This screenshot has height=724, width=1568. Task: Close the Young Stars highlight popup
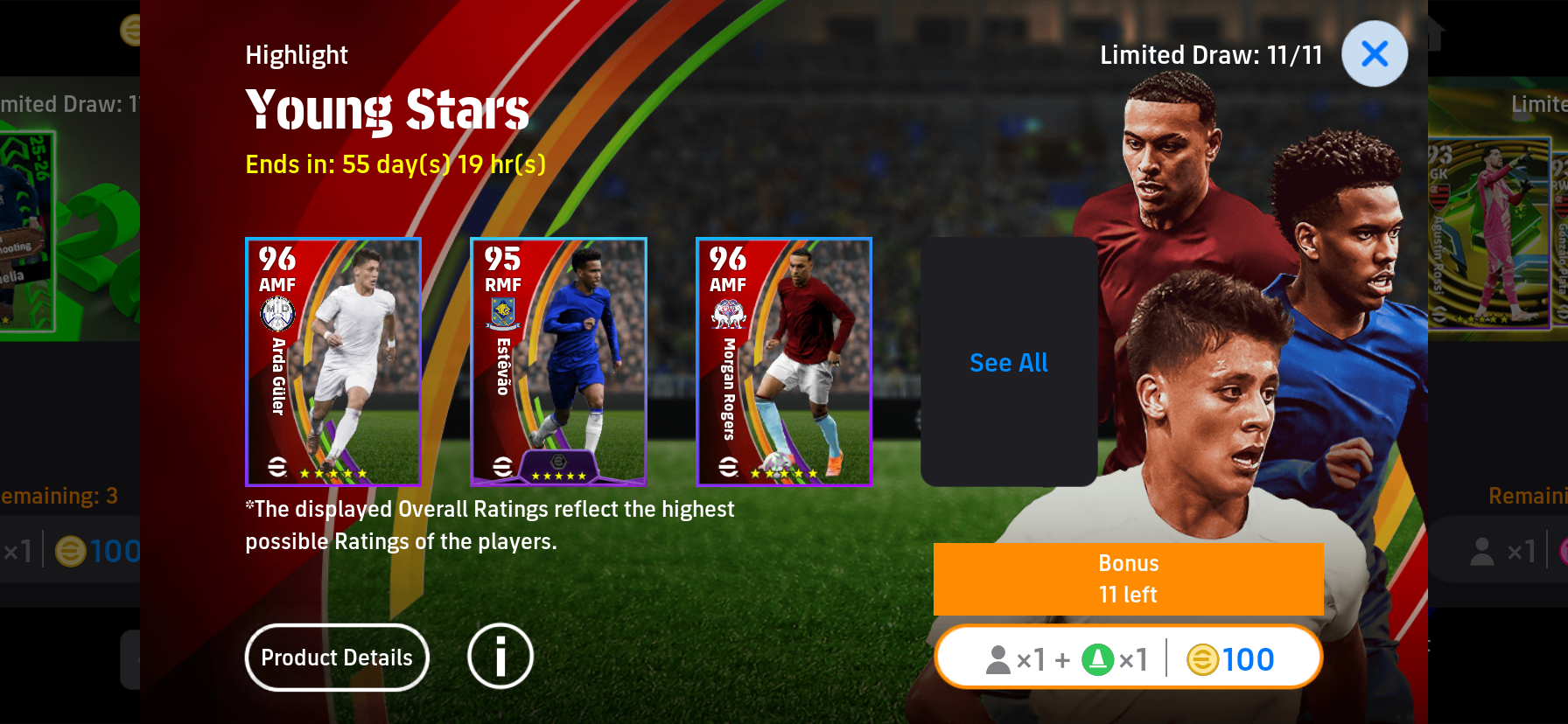point(1374,54)
